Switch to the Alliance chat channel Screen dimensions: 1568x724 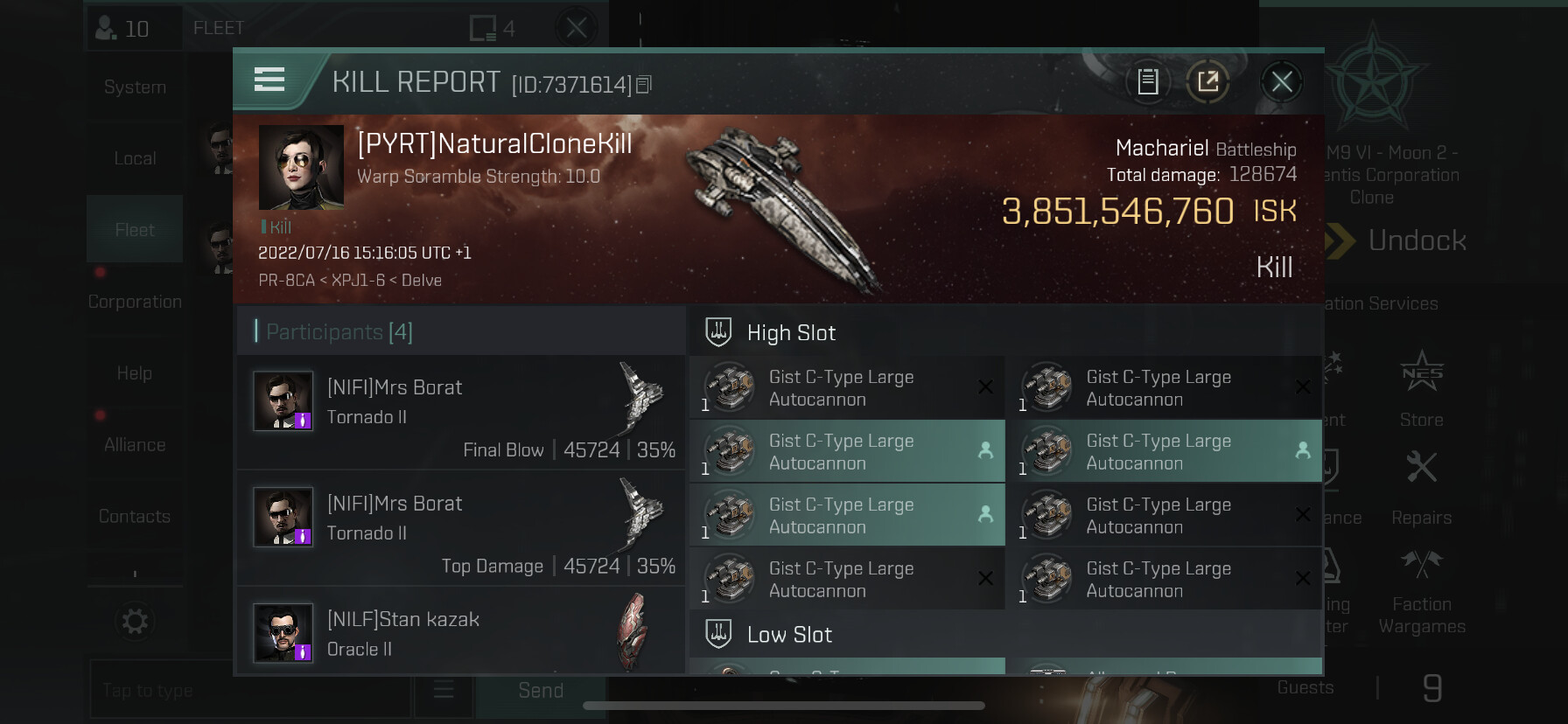click(135, 445)
